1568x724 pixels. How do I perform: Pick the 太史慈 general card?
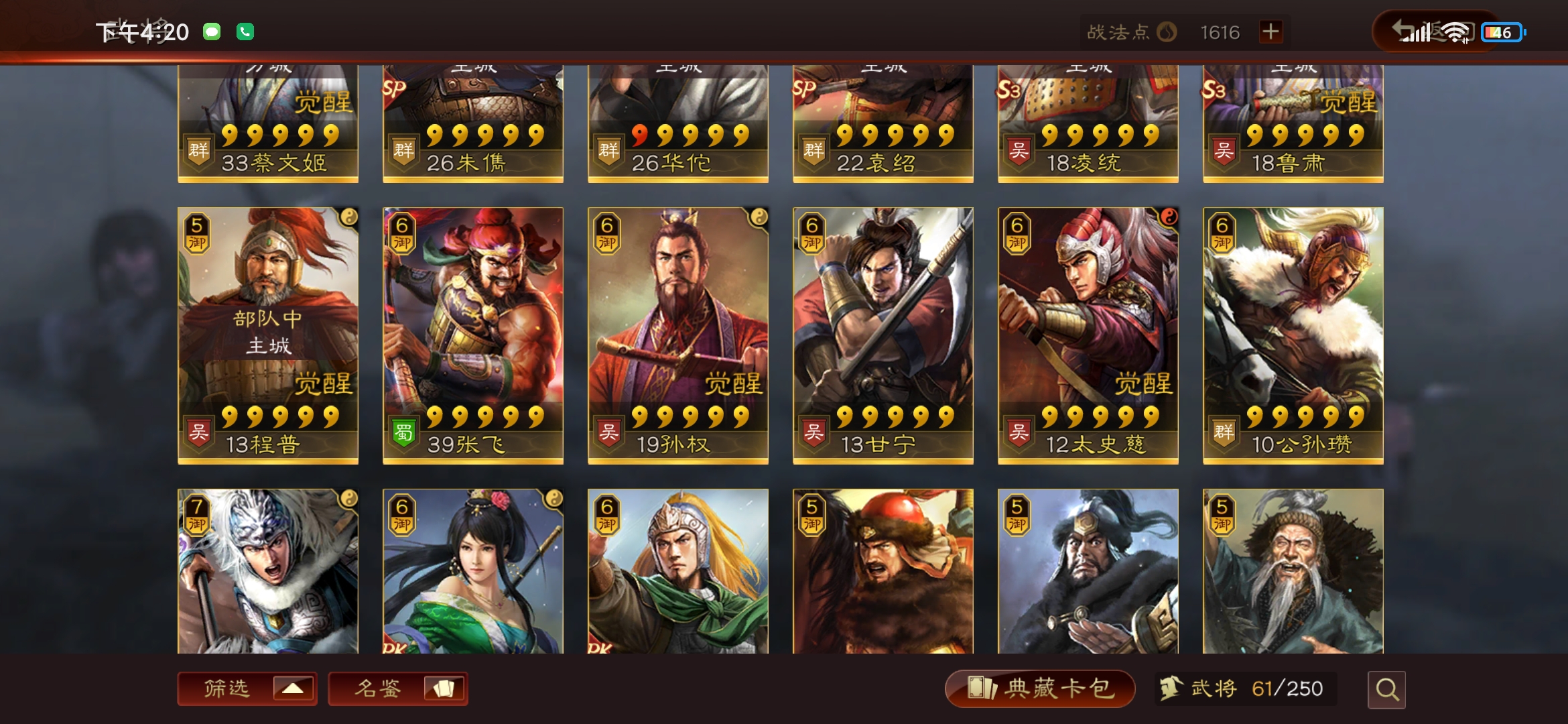[x=1088, y=335]
